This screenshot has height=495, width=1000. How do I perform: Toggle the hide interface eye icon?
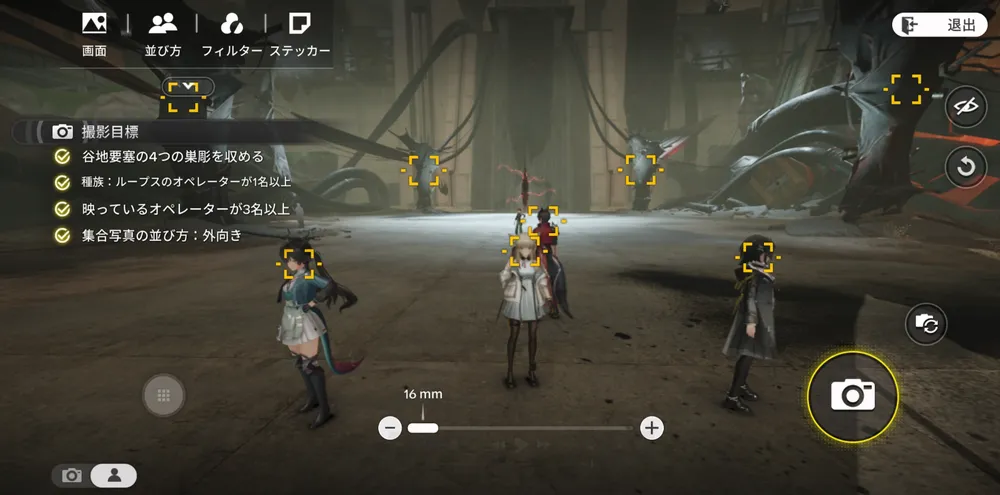click(965, 108)
